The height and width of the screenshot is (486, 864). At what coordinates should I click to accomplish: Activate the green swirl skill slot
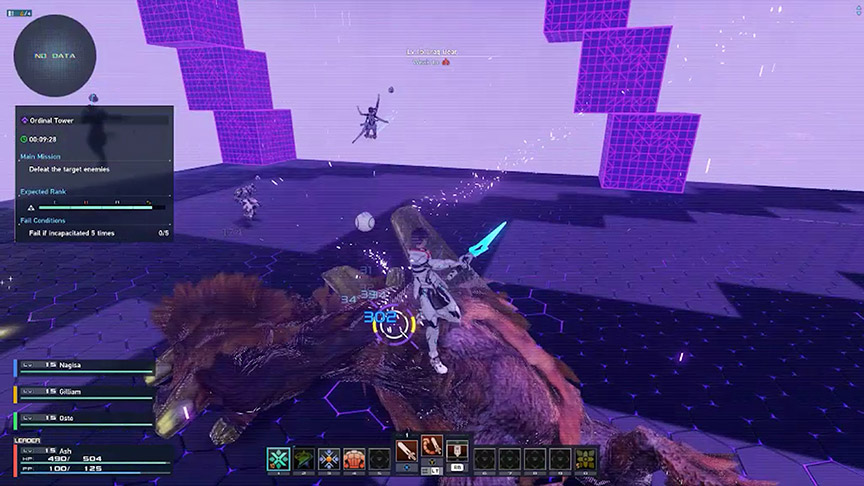click(304, 458)
